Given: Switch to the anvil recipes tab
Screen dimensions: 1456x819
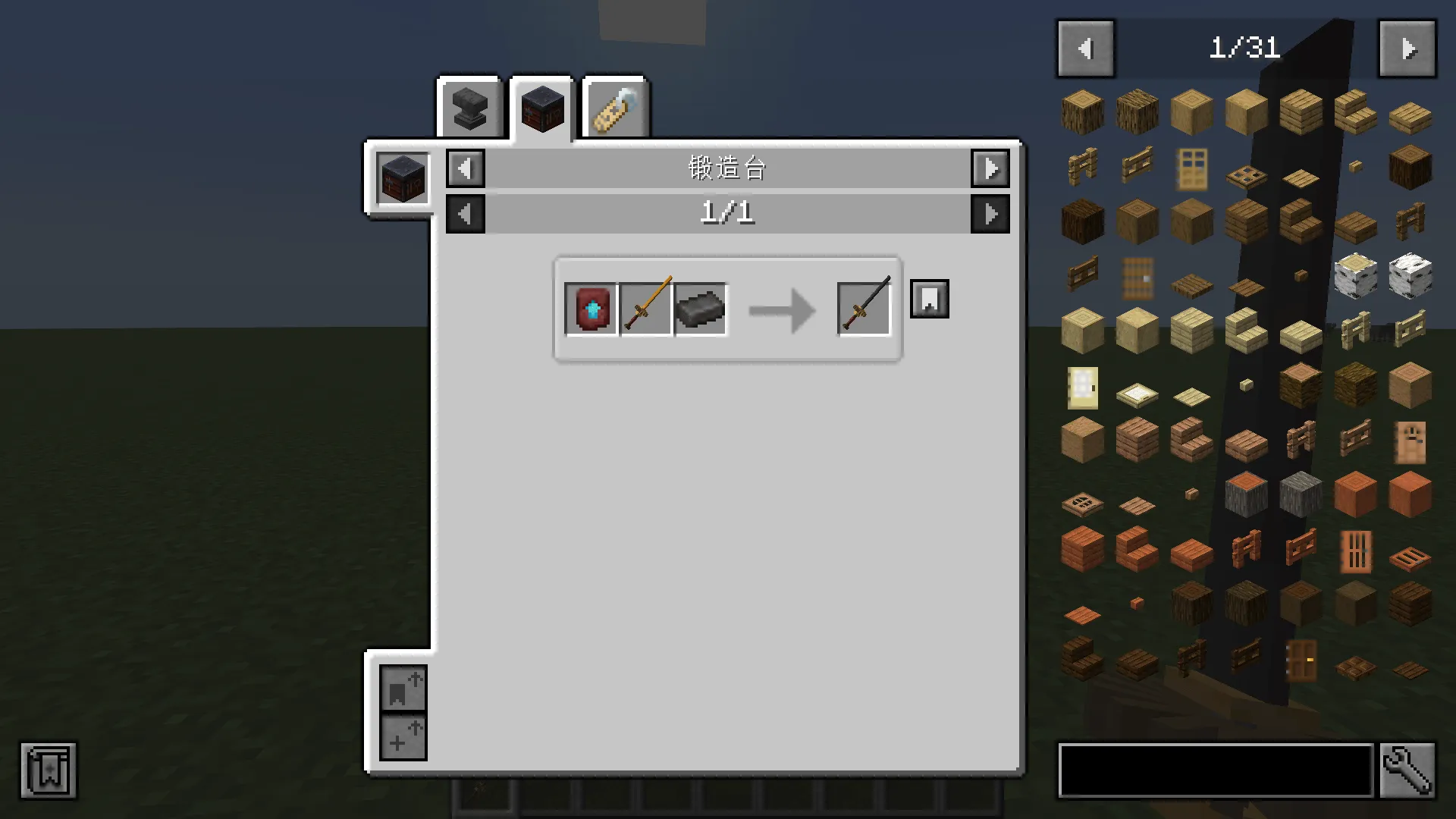Looking at the screenshot, I should (469, 108).
